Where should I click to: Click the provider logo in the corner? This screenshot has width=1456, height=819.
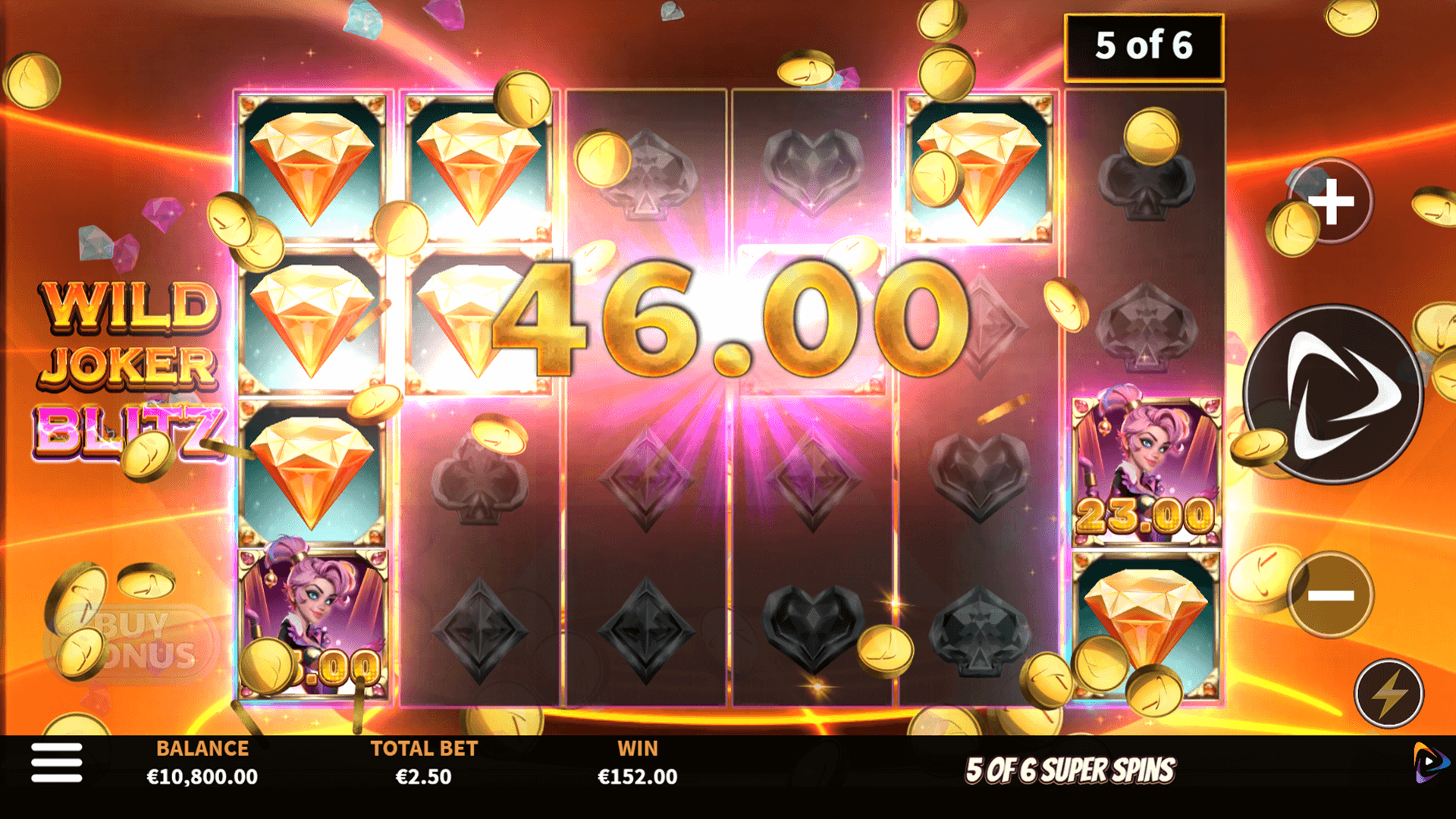click(1430, 762)
